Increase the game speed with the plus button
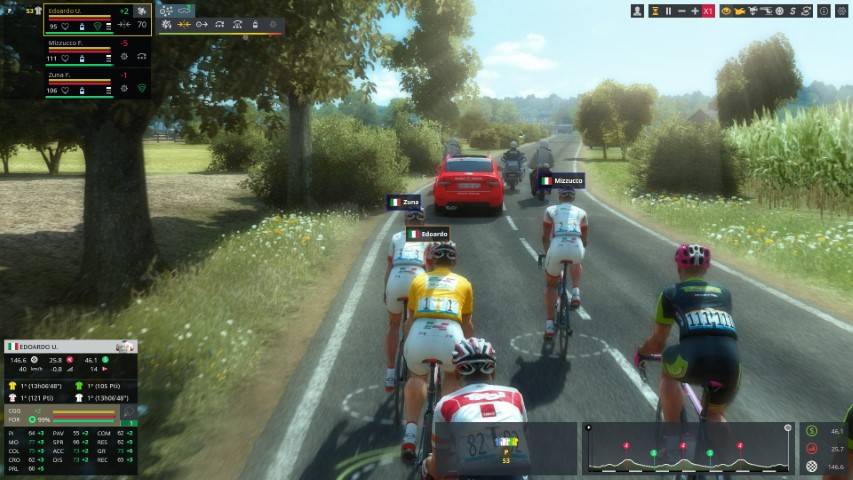The width and height of the screenshot is (853, 480). (x=695, y=11)
